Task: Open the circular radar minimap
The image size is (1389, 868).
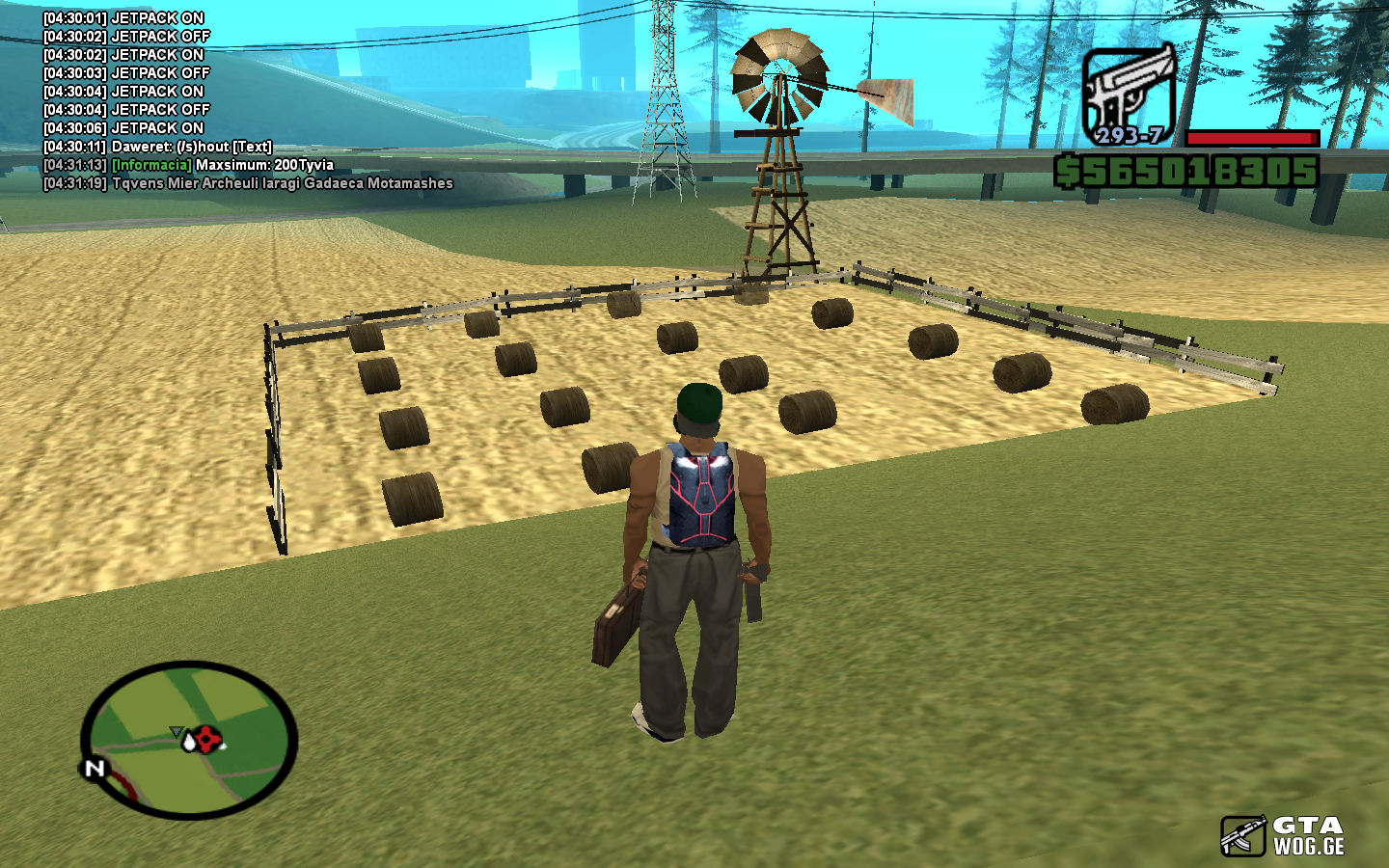Action: coord(189,740)
